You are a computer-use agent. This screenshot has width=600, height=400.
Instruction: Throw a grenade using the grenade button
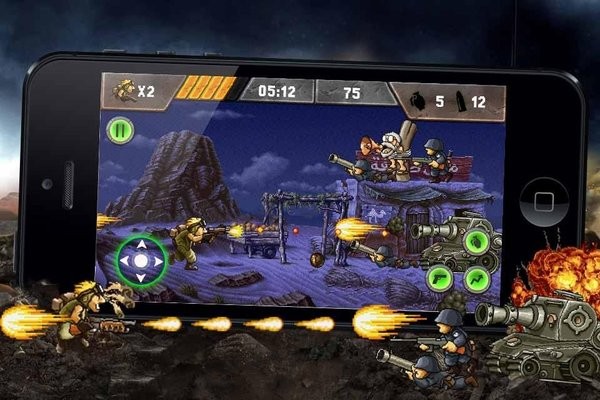(478, 242)
